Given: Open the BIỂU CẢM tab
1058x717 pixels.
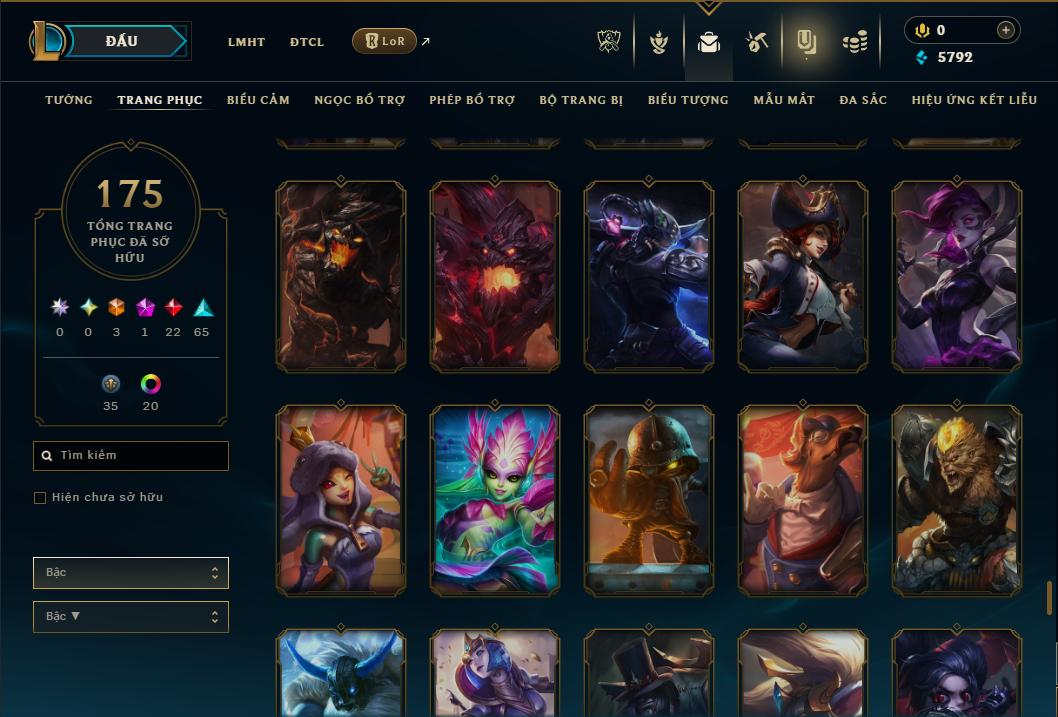Looking at the screenshot, I should tap(258, 100).
